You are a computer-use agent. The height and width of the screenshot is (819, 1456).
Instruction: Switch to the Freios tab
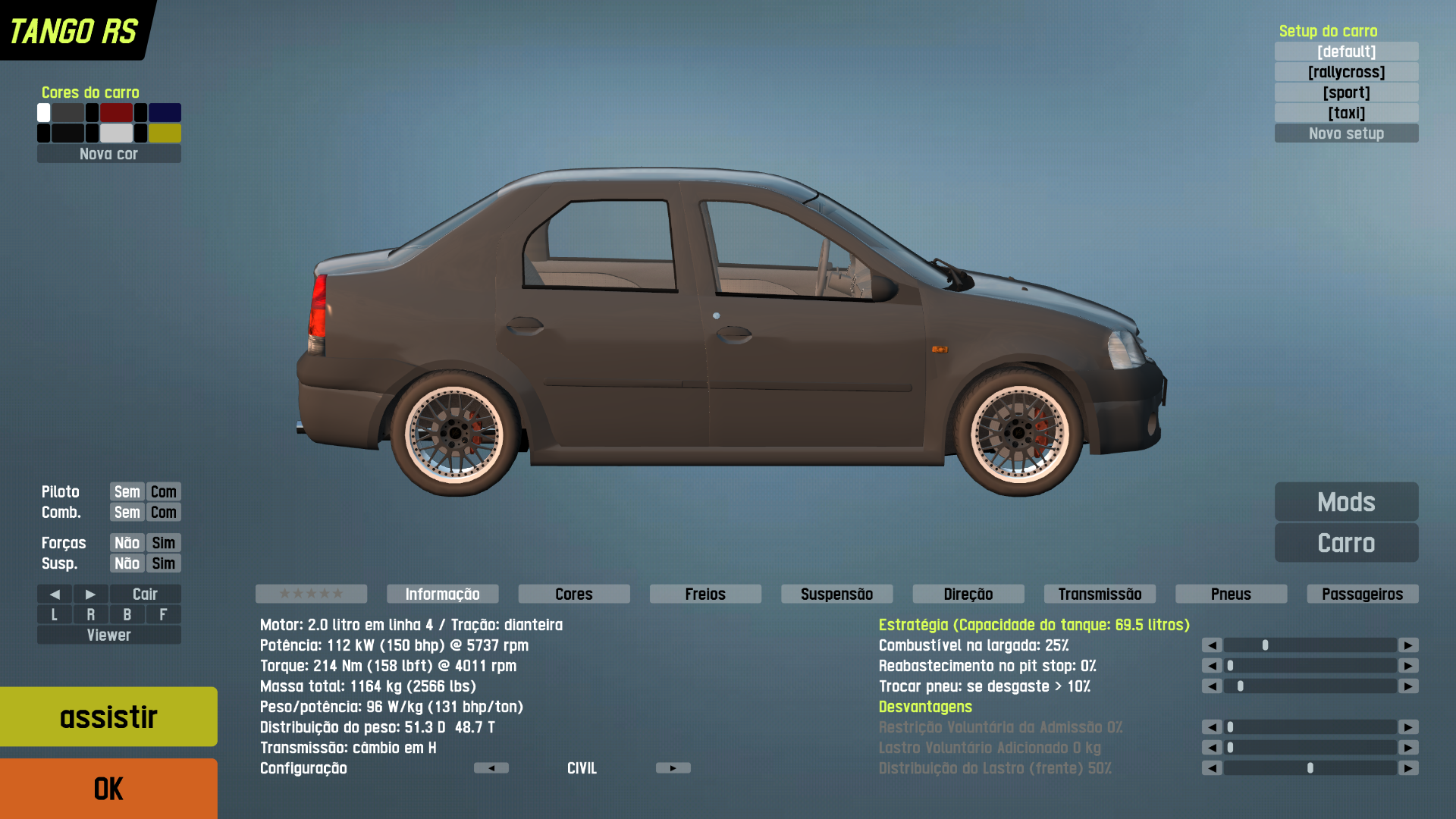(705, 594)
